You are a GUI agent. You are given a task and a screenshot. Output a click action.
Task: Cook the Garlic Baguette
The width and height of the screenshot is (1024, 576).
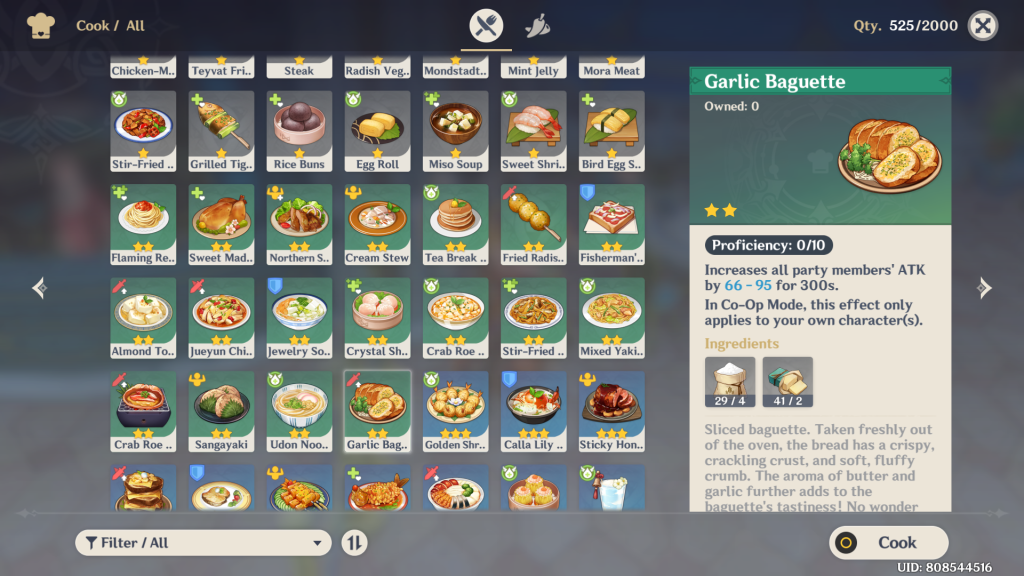(888, 542)
